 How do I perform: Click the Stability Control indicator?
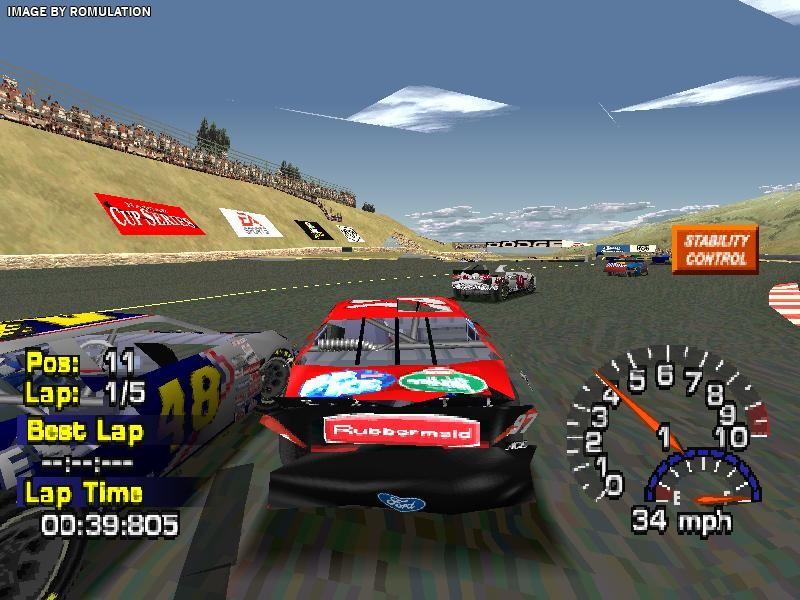[x=714, y=250]
